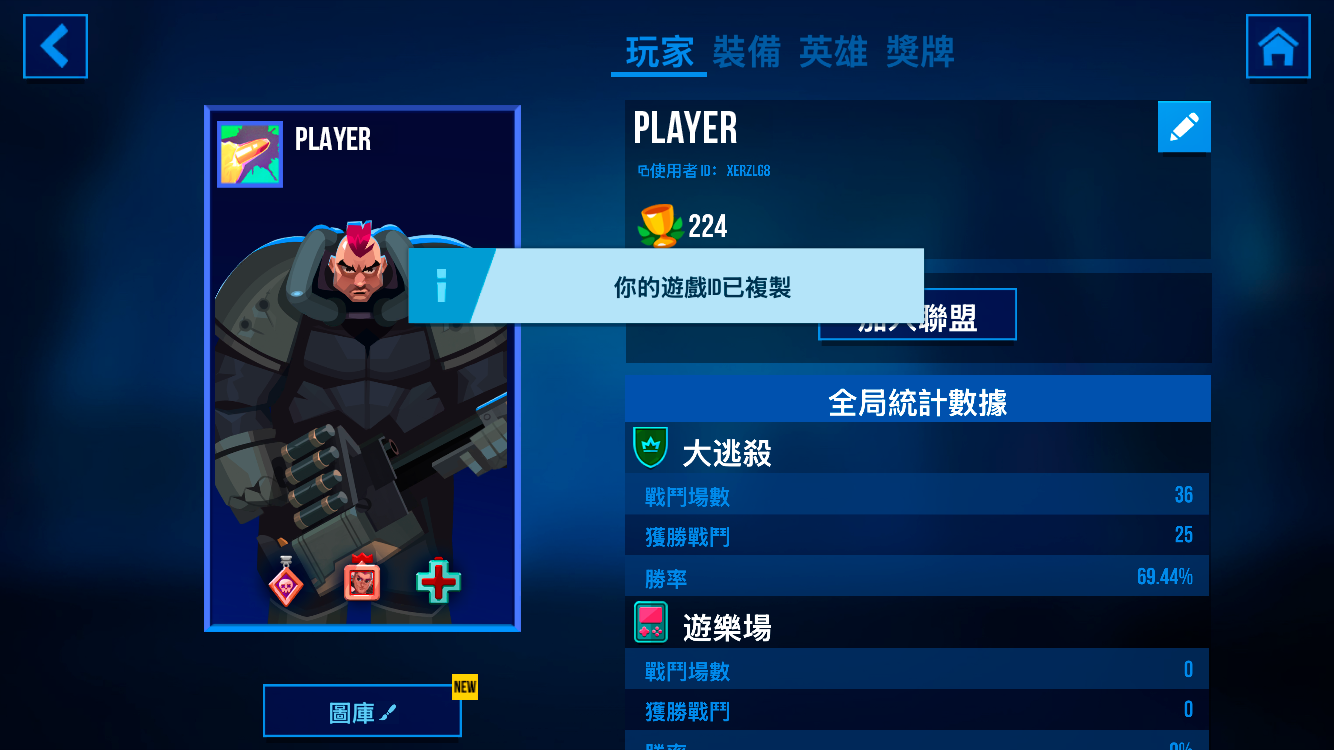Select the skull medal badge

point(286,582)
